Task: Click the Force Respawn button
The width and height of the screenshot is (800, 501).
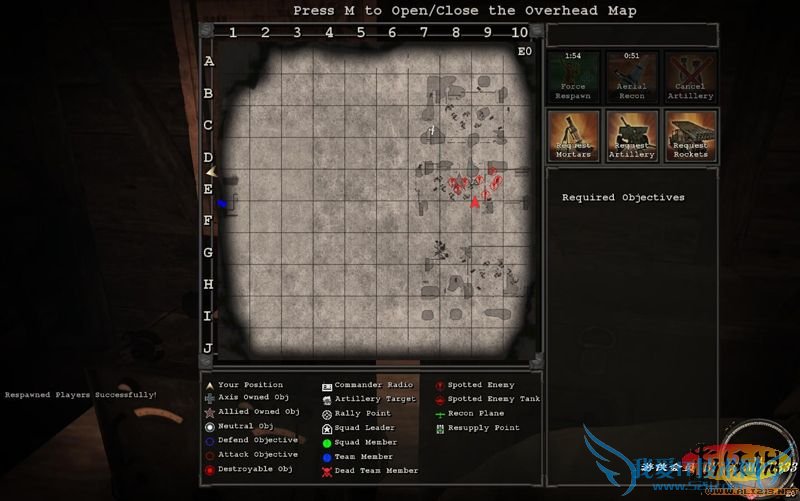Action: [x=574, y=77]
